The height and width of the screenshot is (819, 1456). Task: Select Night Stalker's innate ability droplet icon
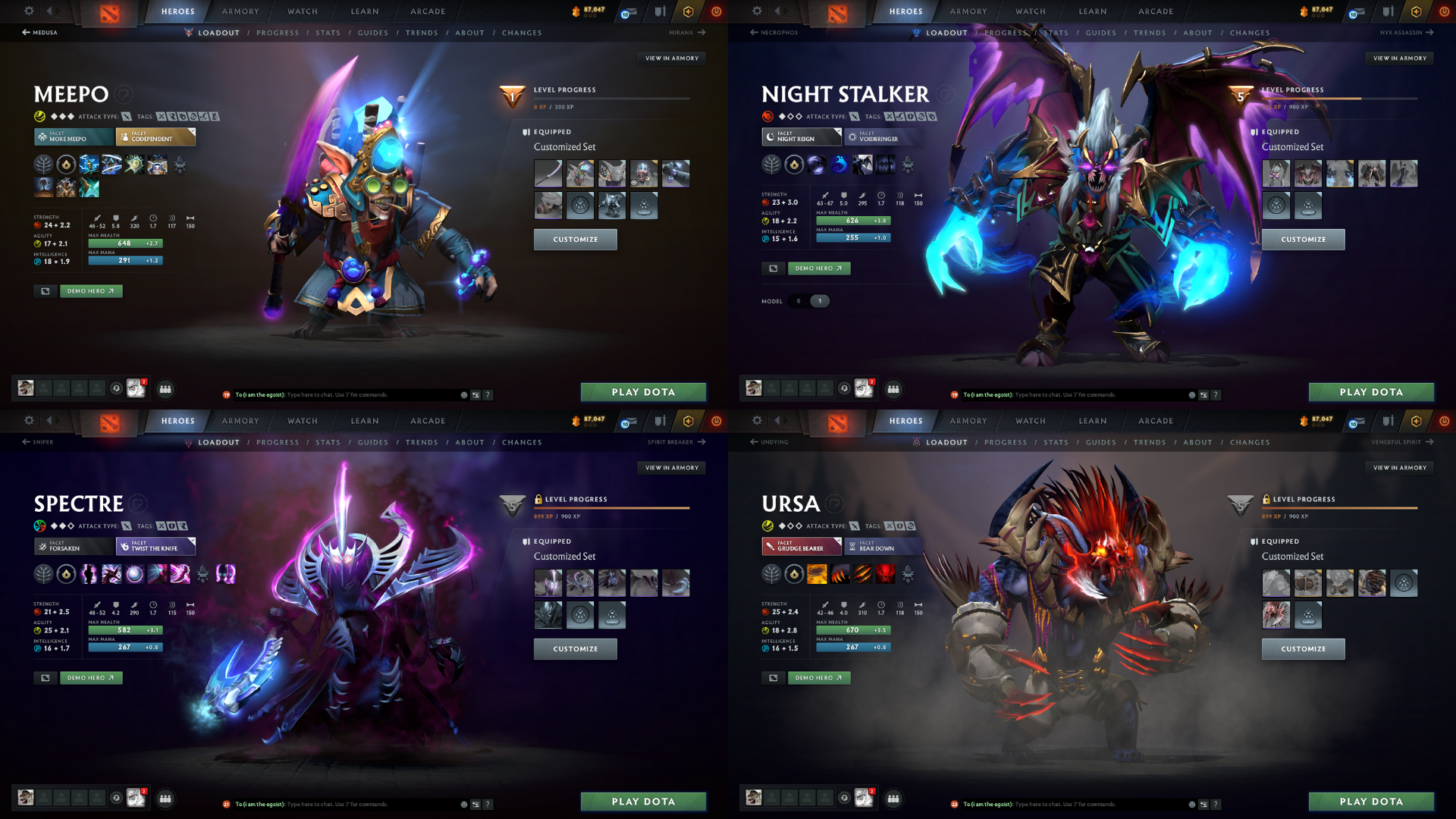(x=793, y=165)
